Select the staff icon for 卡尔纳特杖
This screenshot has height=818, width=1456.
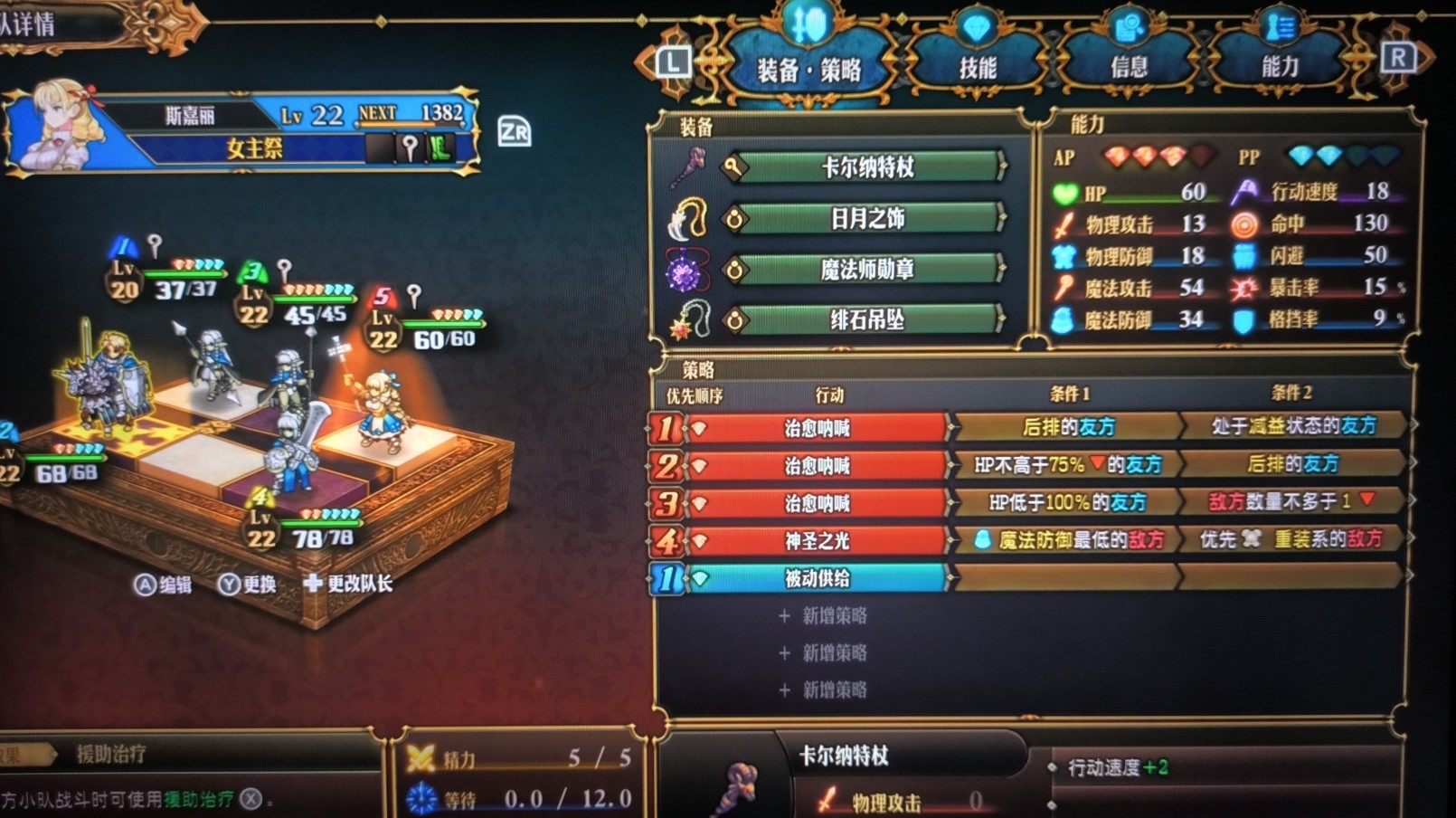click(x=687, y=166)
